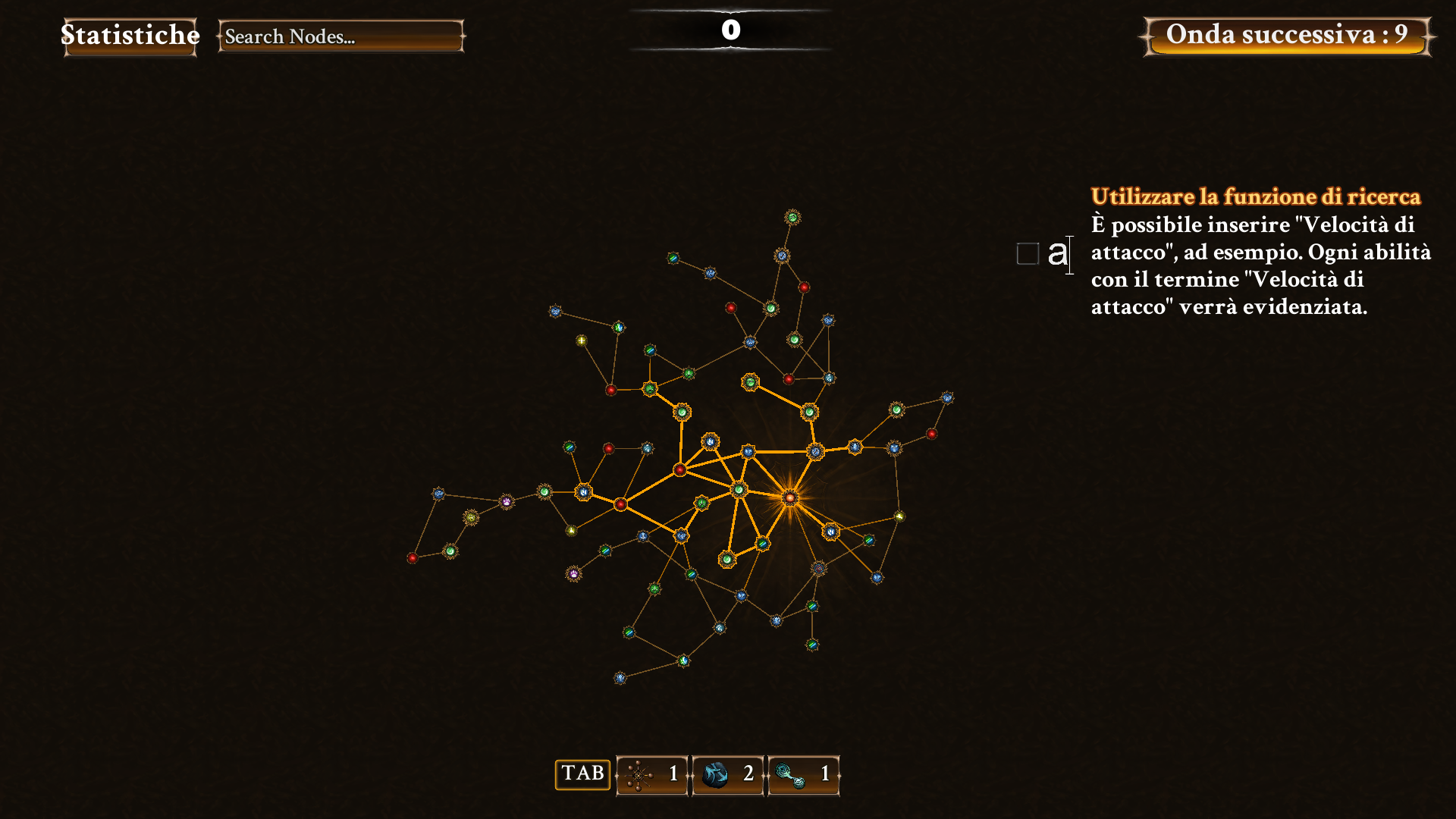Select the glowing orange starting node
Image resolution: width=1456 pixels, height=819 pixels.
(790, 497)
